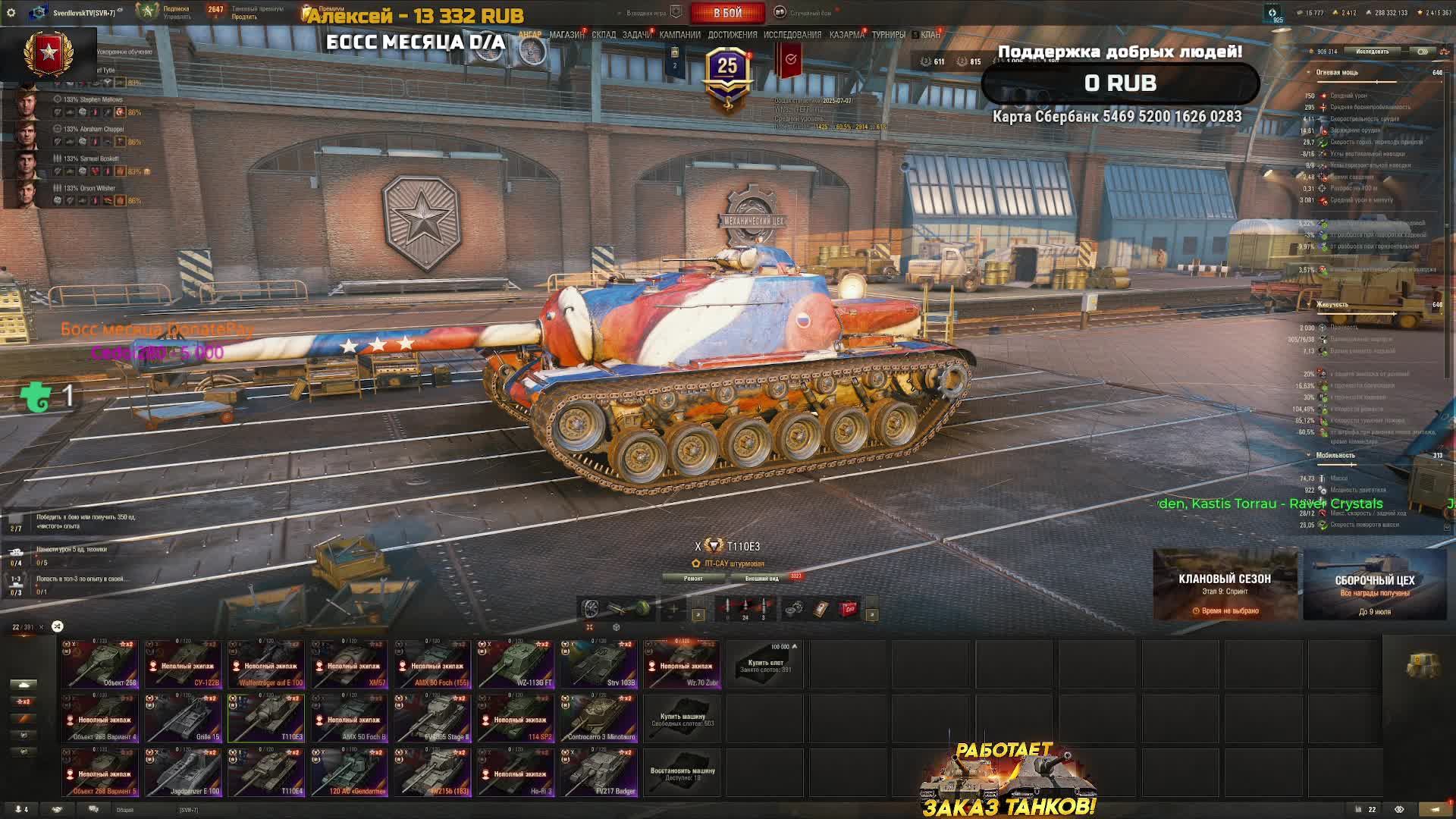This screenshot has height=819, width=1456.
Task: Choose the Jagdpanzer E 100 tank
Action: click(183, 772)
